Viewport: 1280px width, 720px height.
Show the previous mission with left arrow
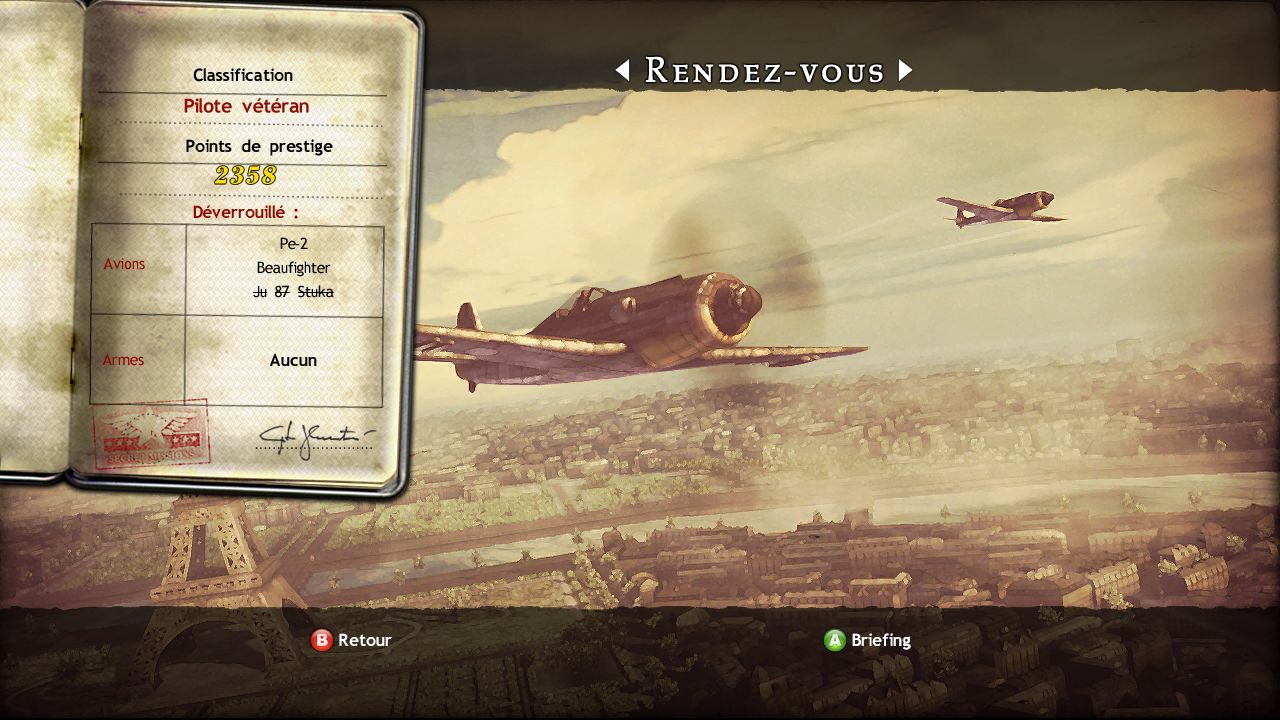pos(623,70)
